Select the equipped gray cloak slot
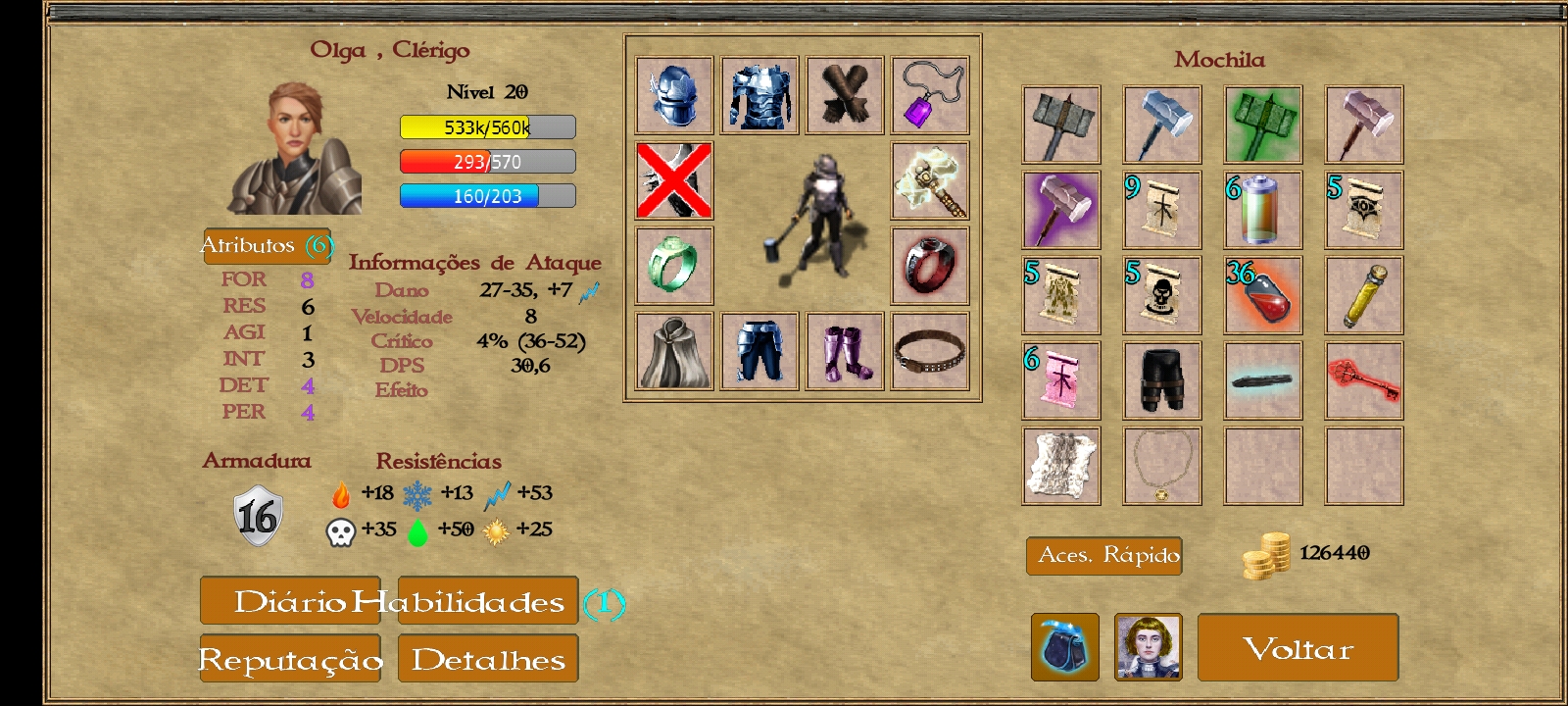This screenshot has width=1568, height=706. click(674, 351)
